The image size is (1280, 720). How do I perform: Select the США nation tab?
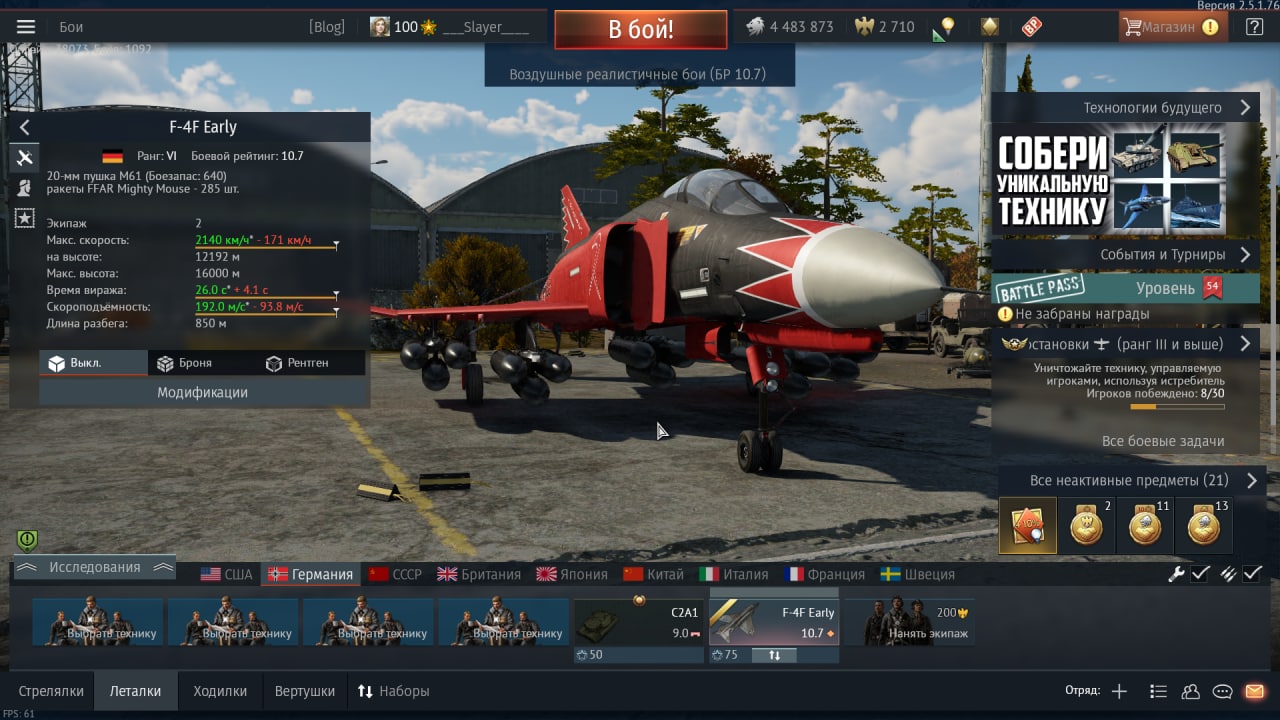pyautogui.click(x=227, y=574)
